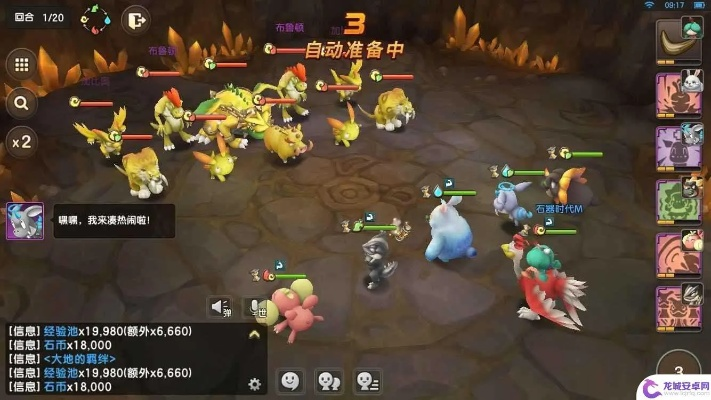Open the two-faces social chat button
Image resolution: width=711 pixels, height=400 pixels.
click(x=328, y=380)
